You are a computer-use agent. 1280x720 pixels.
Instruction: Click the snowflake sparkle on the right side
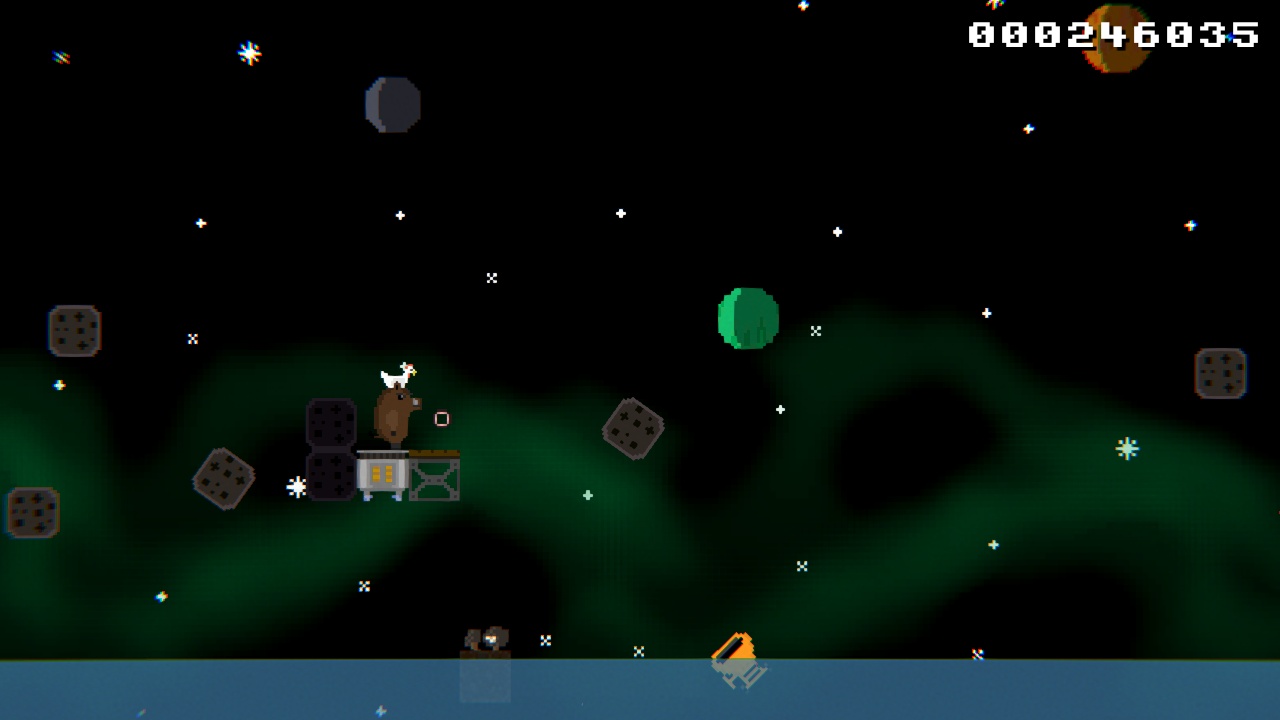[x=1126, y=449]
